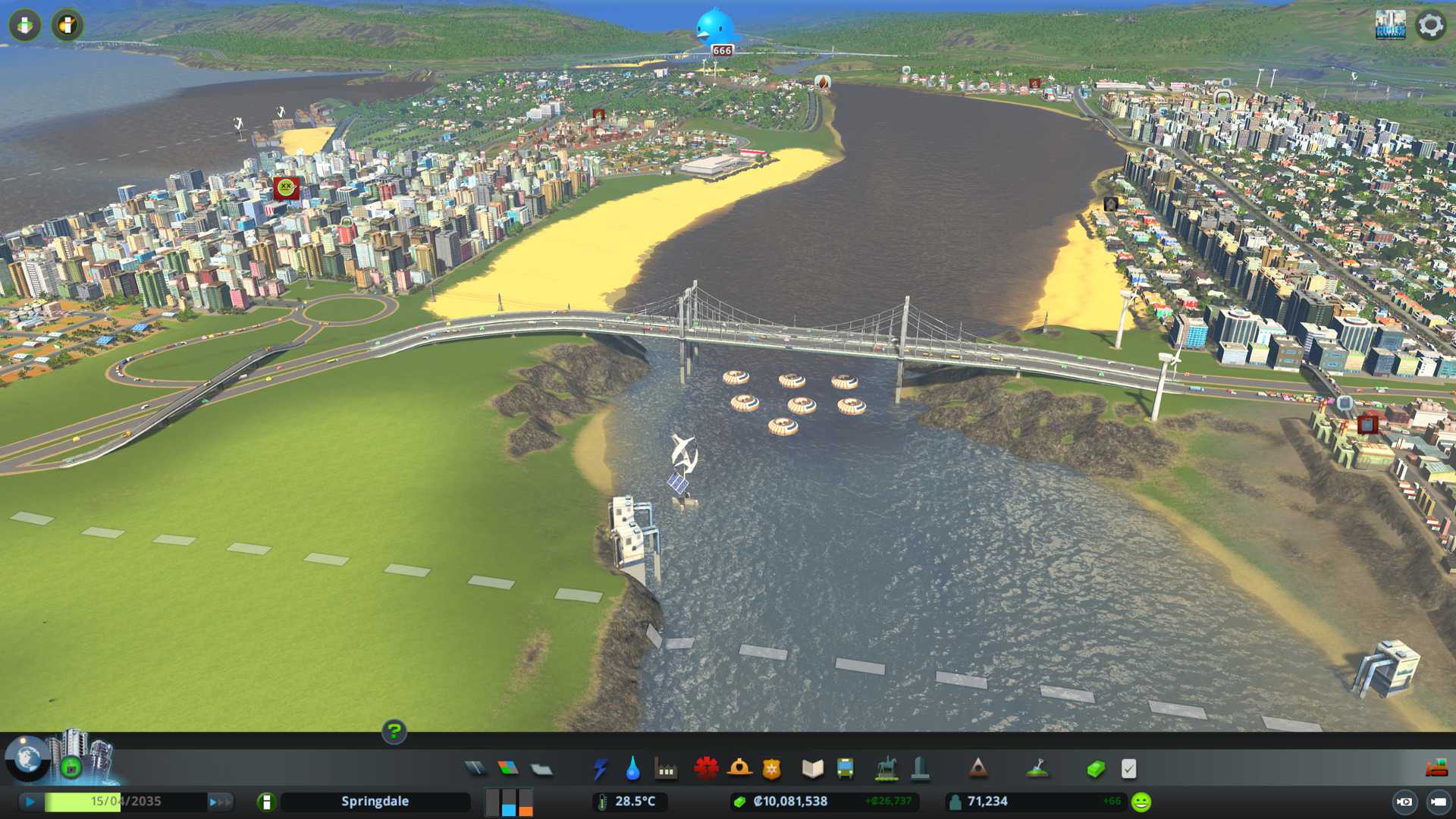Open the Healthcare red cross menu
Viewport: 1456px width, 819px height.
coord(706,769)
